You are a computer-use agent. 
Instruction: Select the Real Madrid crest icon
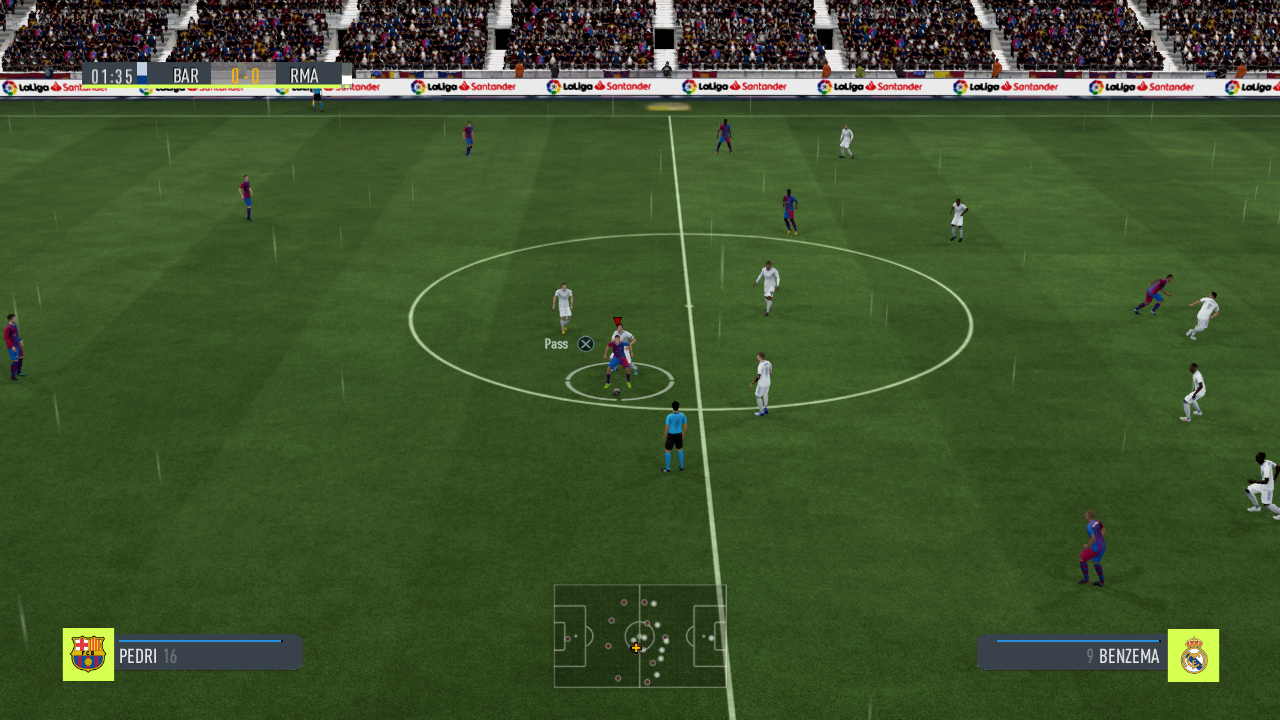(x=1193, y=655)
